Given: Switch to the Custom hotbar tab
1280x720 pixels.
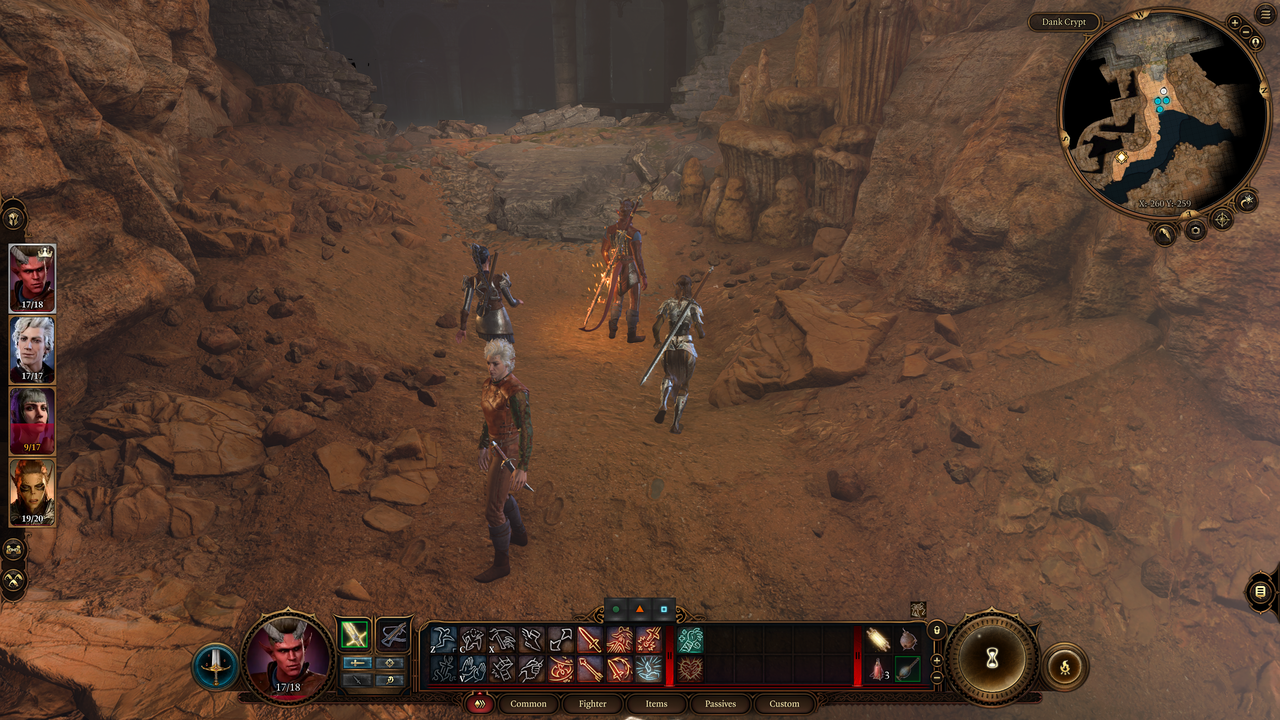Looking at the screenshot, I should tap(784, 704).
